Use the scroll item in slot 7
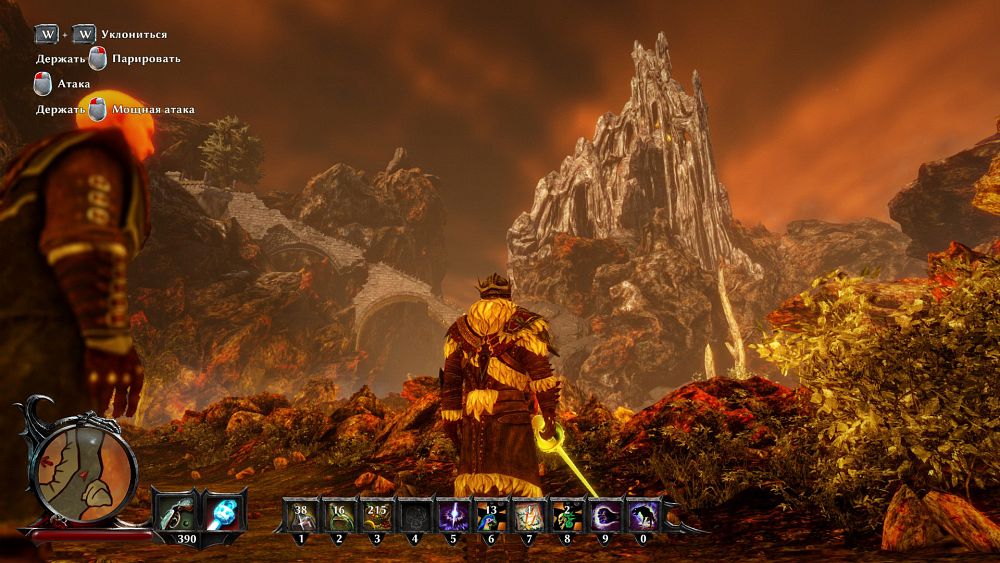1000x563 pixels. [528, 516]
